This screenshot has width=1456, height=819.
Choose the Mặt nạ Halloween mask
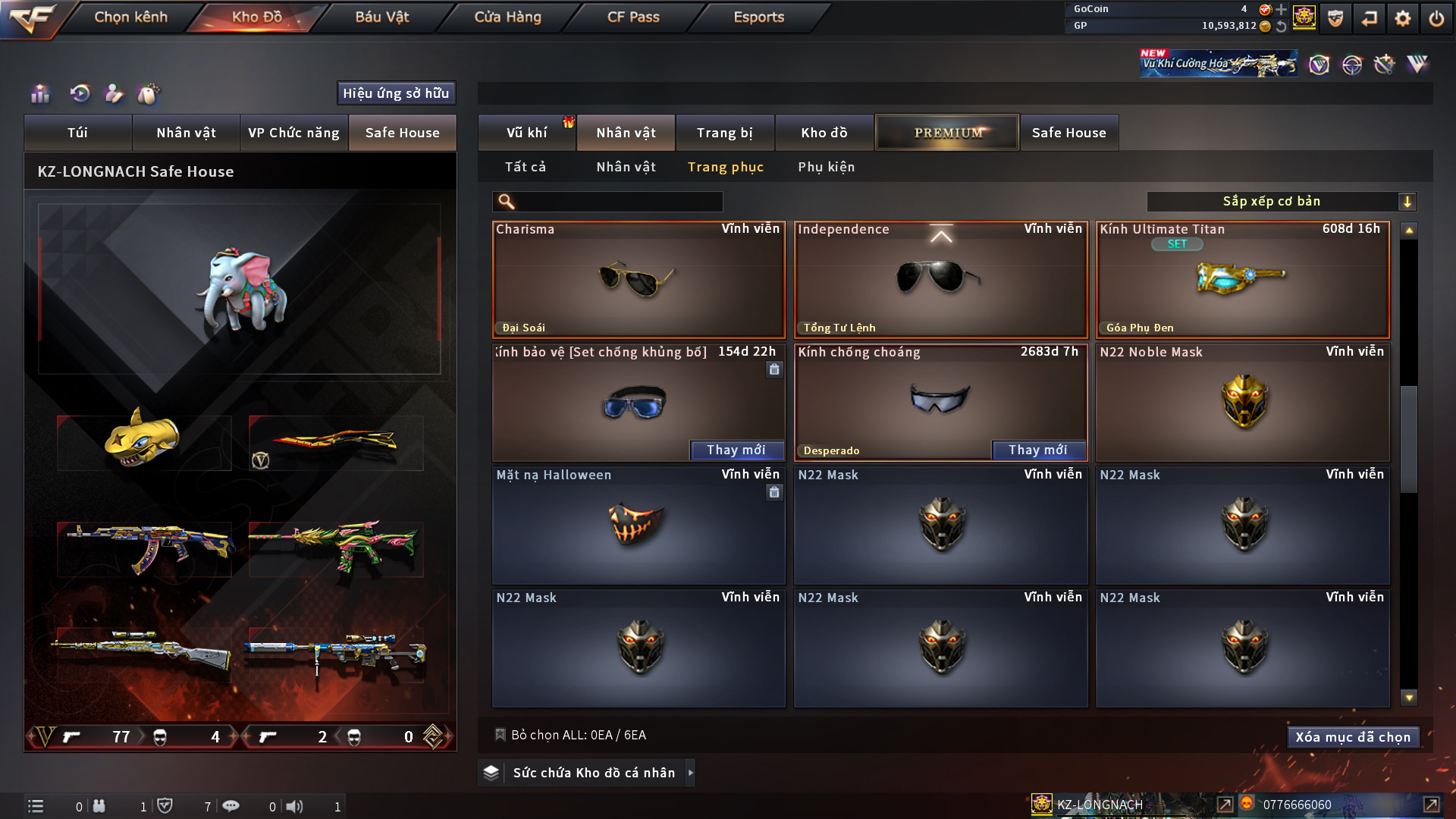tap(638, 525)
